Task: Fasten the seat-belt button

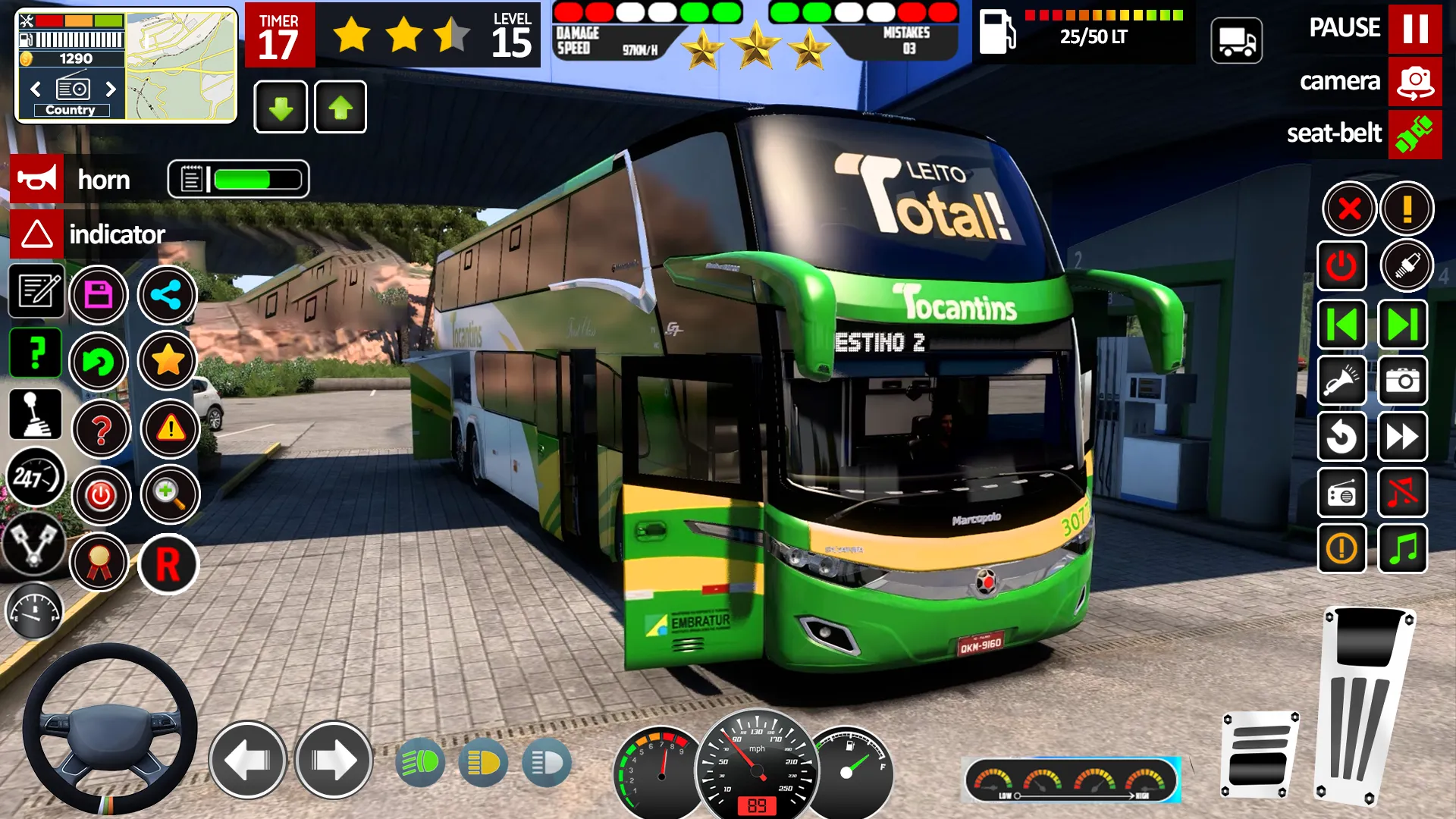Action: pyautogui.click(x=1414, y=133)
